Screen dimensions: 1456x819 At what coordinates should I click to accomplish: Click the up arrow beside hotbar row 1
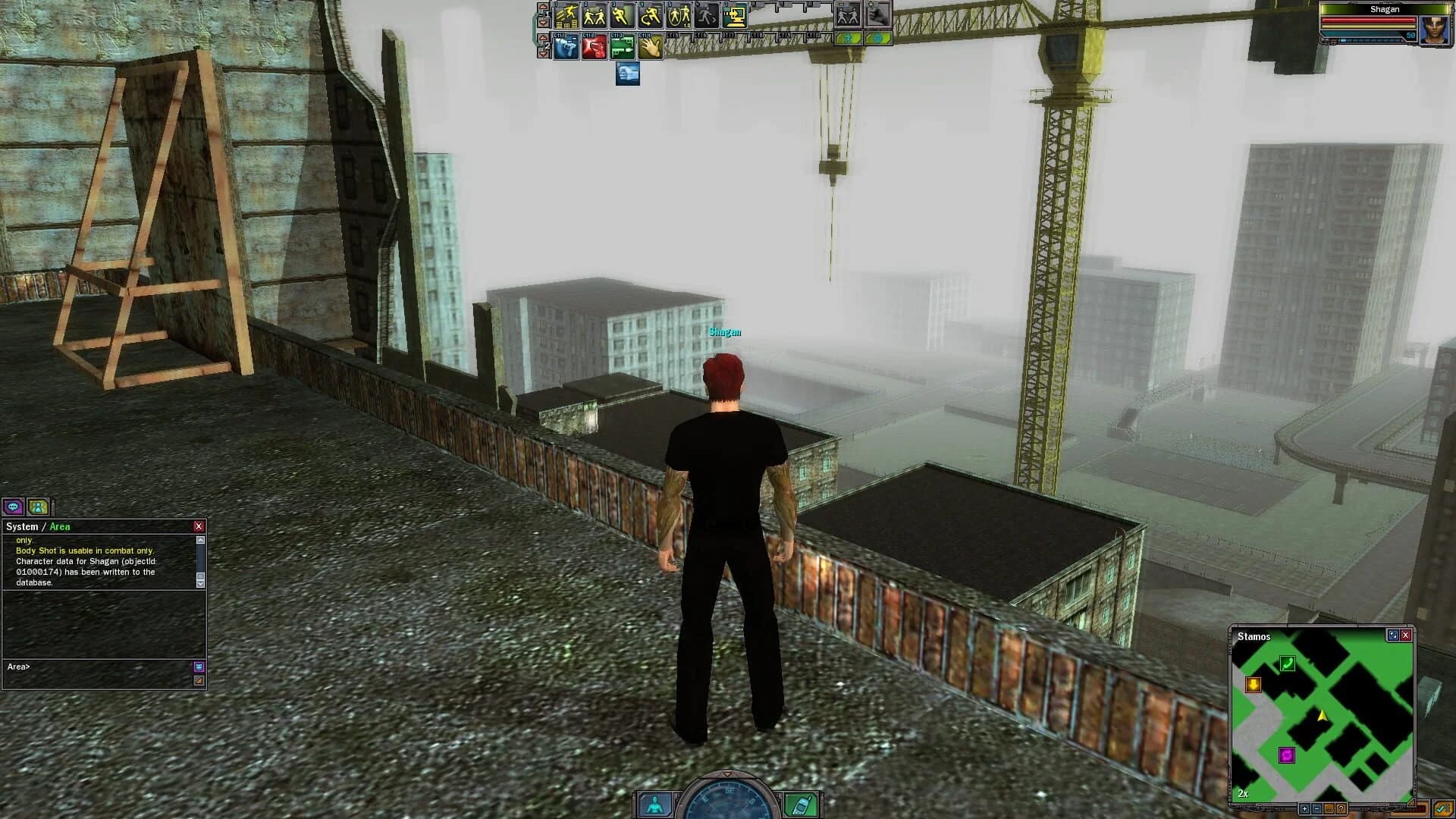coord(543,7)
